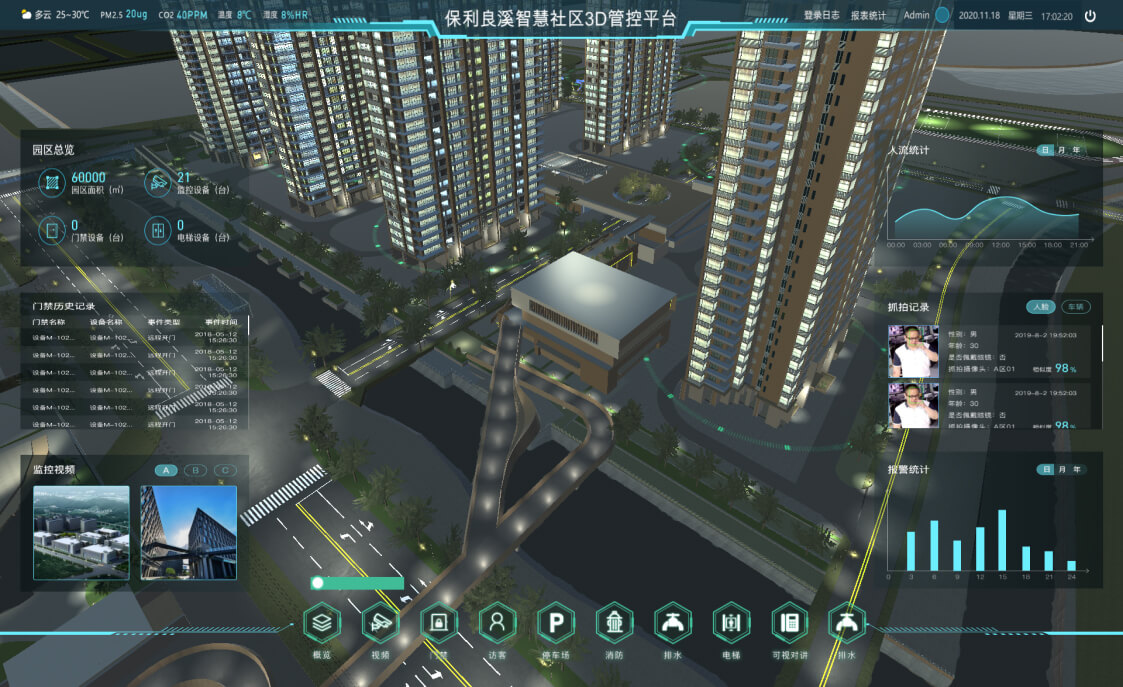Screen dimensions: 1123x687
Task: Switch 监控视频 to camera B
Action: pyautogui.click(x=196, y=470)
